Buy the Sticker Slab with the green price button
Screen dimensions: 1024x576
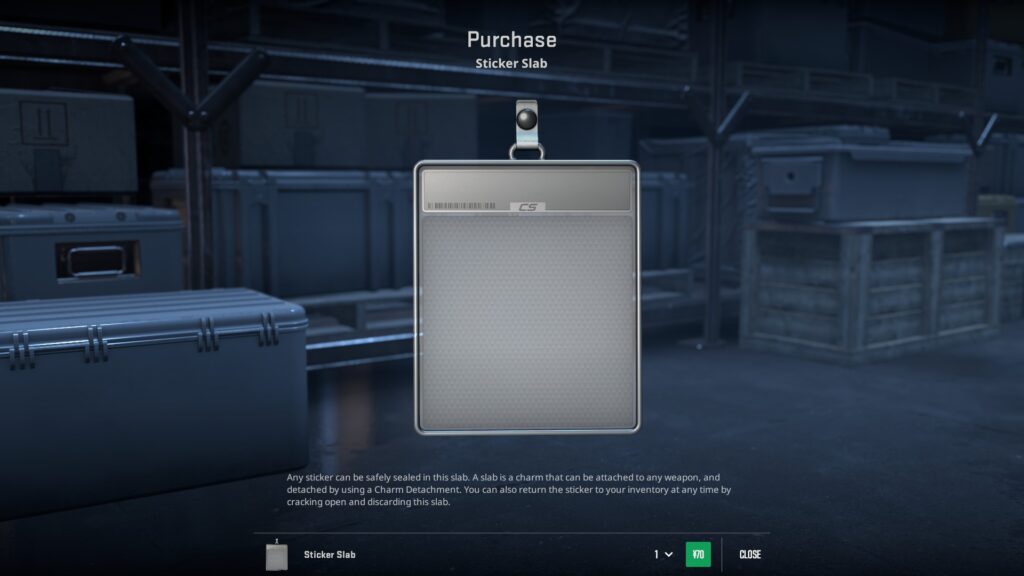698,554
